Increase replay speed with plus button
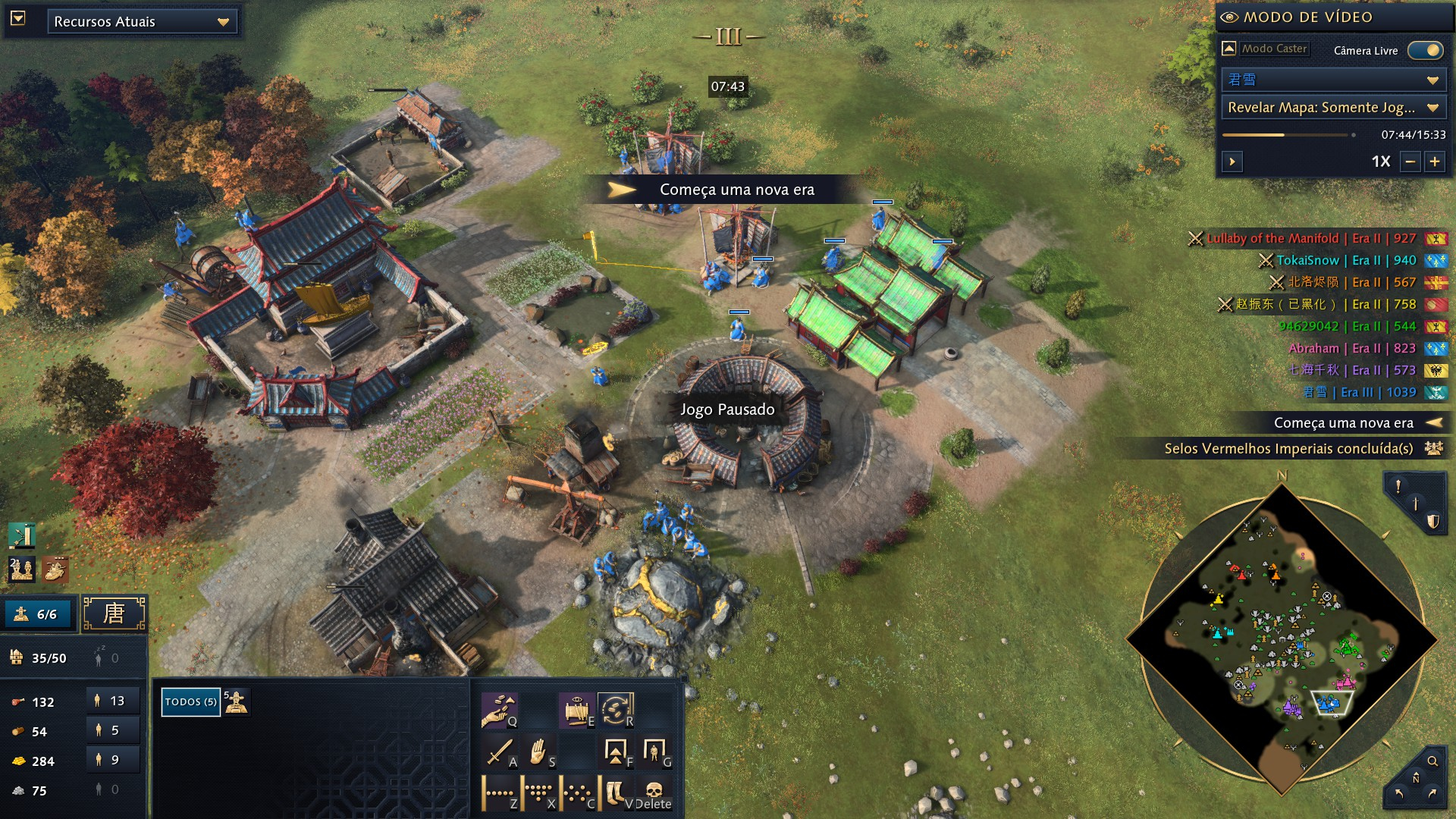Image resolution: width=1456 pixels, height=819 pixels. tap(1435, 162)
